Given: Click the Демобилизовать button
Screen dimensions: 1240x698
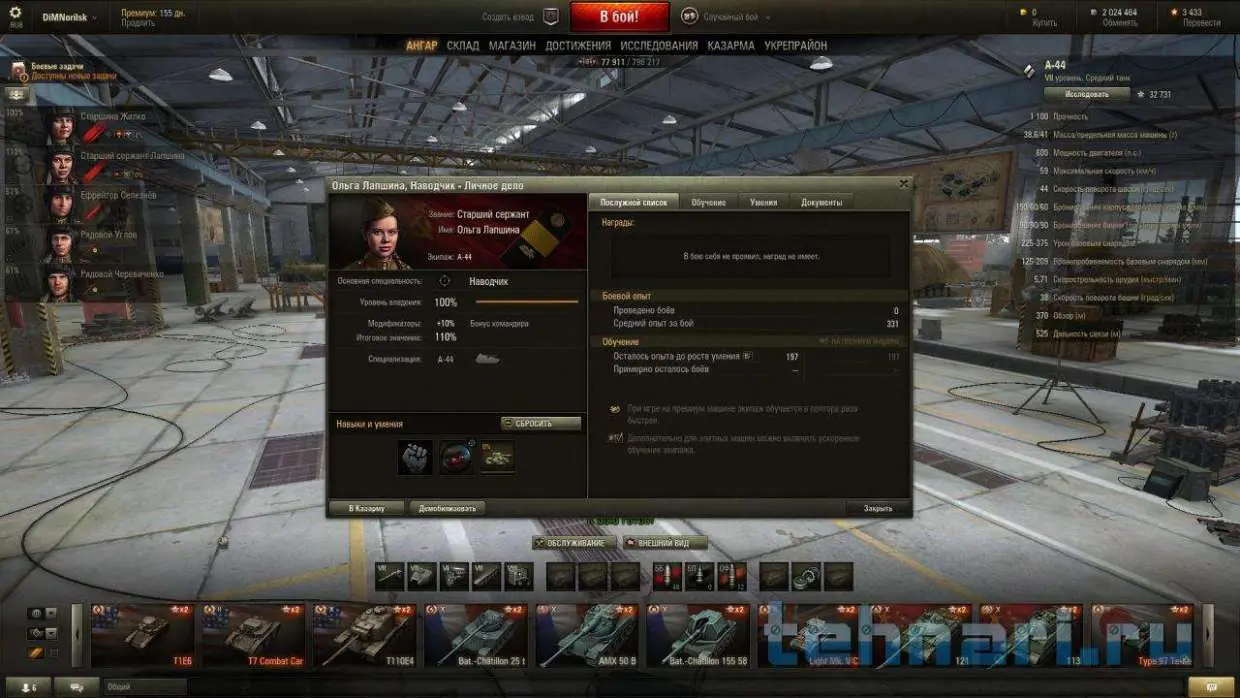Looking at the screenshot, I should (447, 508).
